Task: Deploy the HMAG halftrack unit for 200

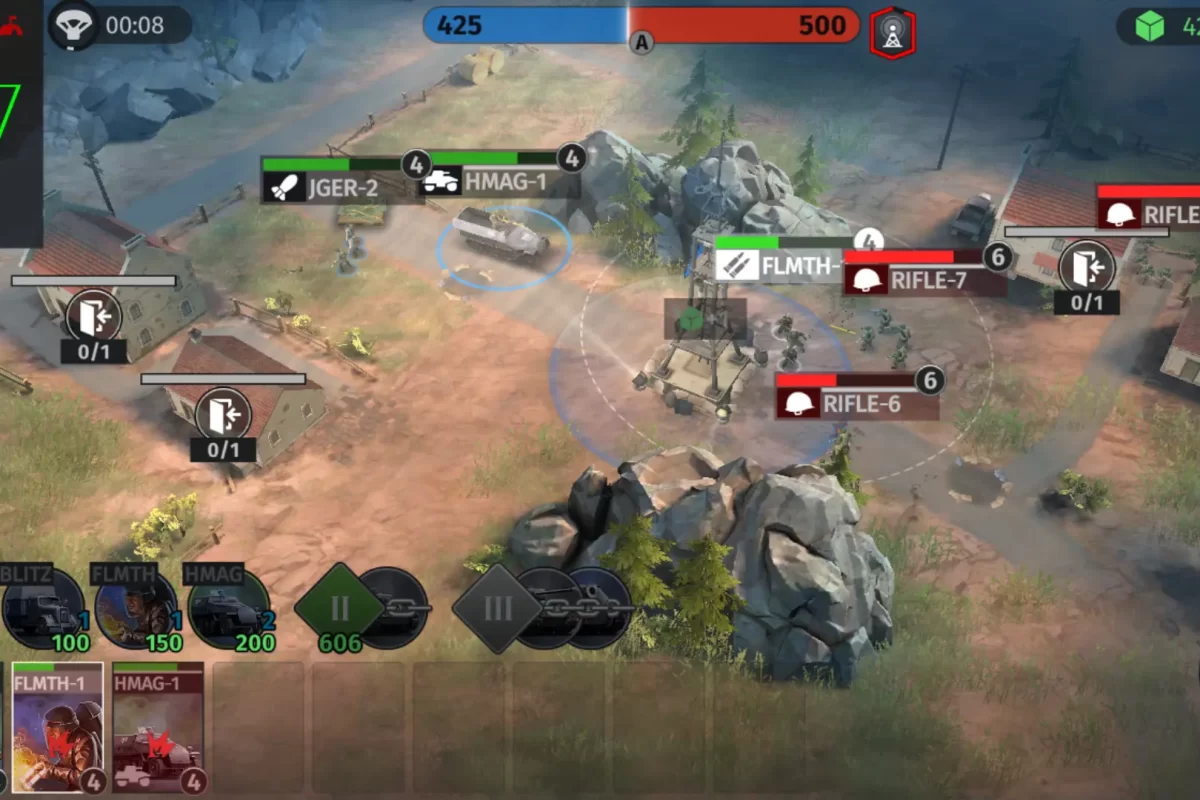Action: 228,608
